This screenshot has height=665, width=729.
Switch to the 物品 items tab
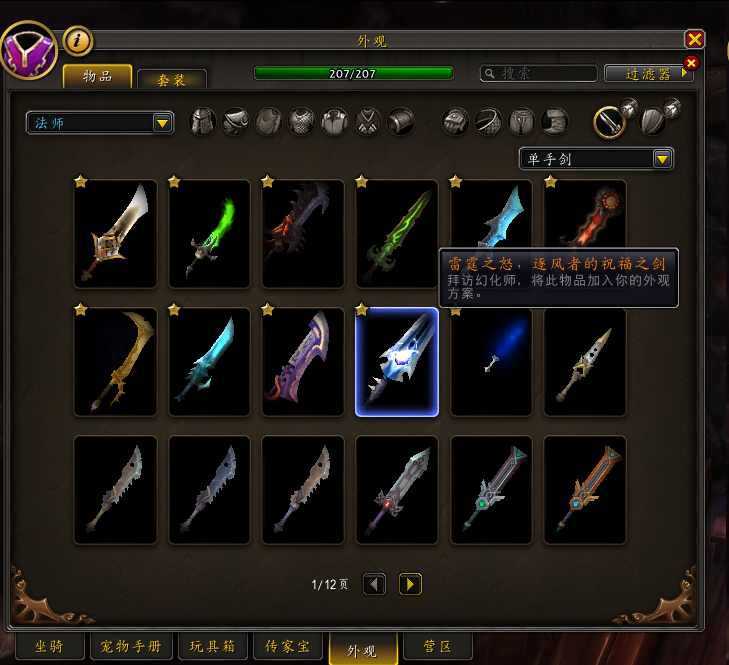[x=97, y=77]
